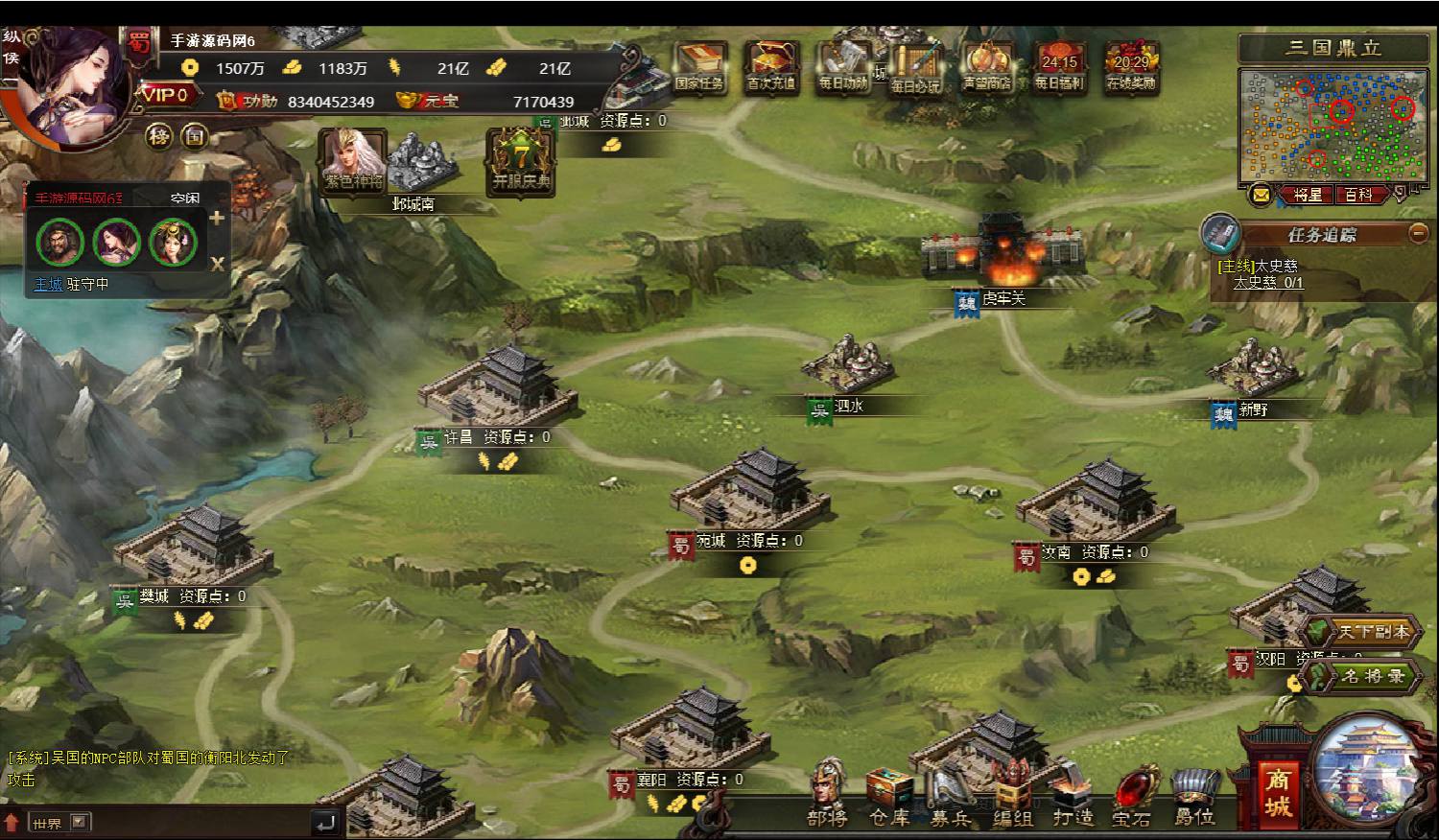1439x840 pixels.
Task: Open the 开服庆典 server celebration event
Action: pos(521,161)
